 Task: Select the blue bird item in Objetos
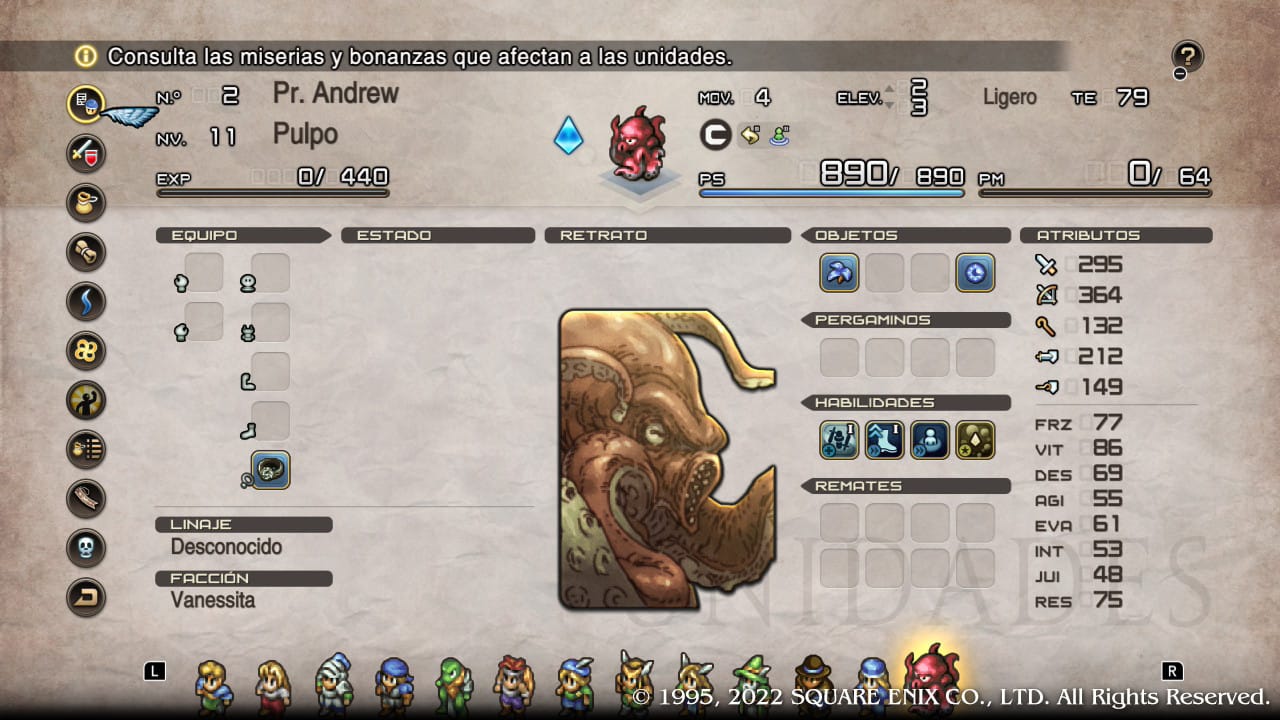pos(839,272)
